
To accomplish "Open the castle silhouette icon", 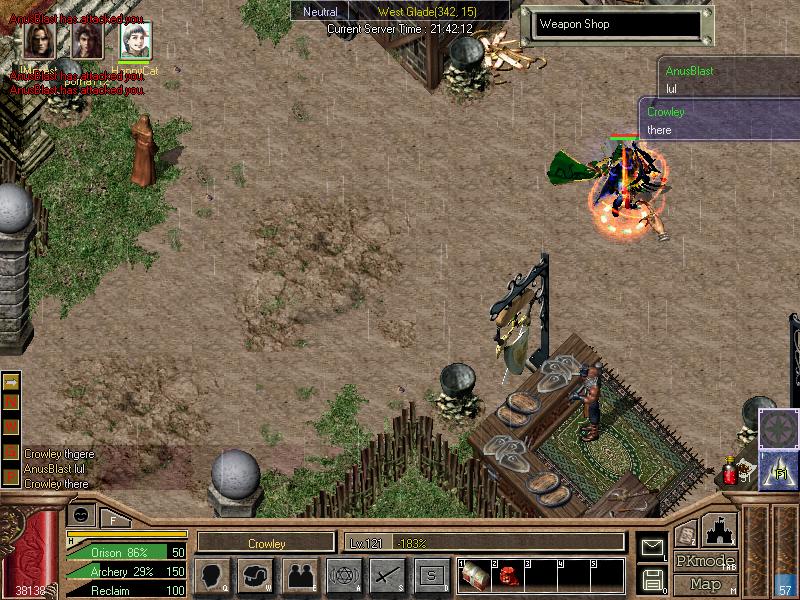I will (x=720, y=529).
